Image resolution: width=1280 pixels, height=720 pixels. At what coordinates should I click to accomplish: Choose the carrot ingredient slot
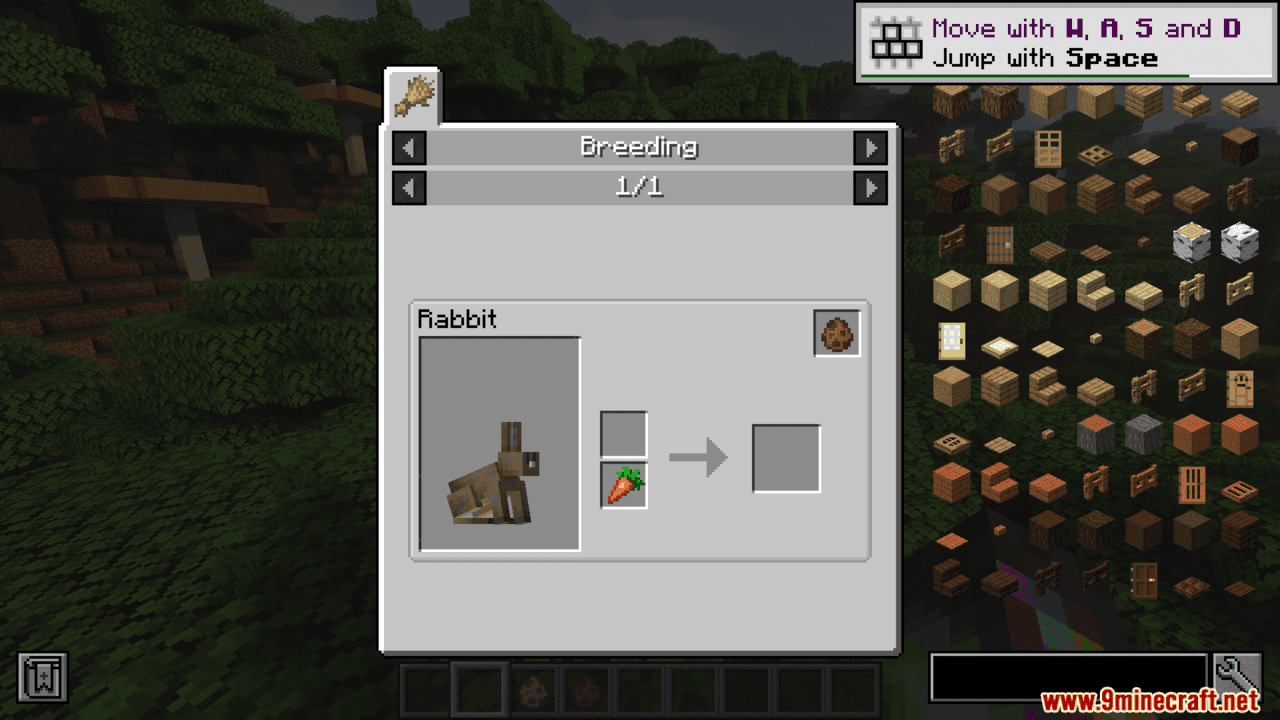pyautogui.click(x=624, y=486)
